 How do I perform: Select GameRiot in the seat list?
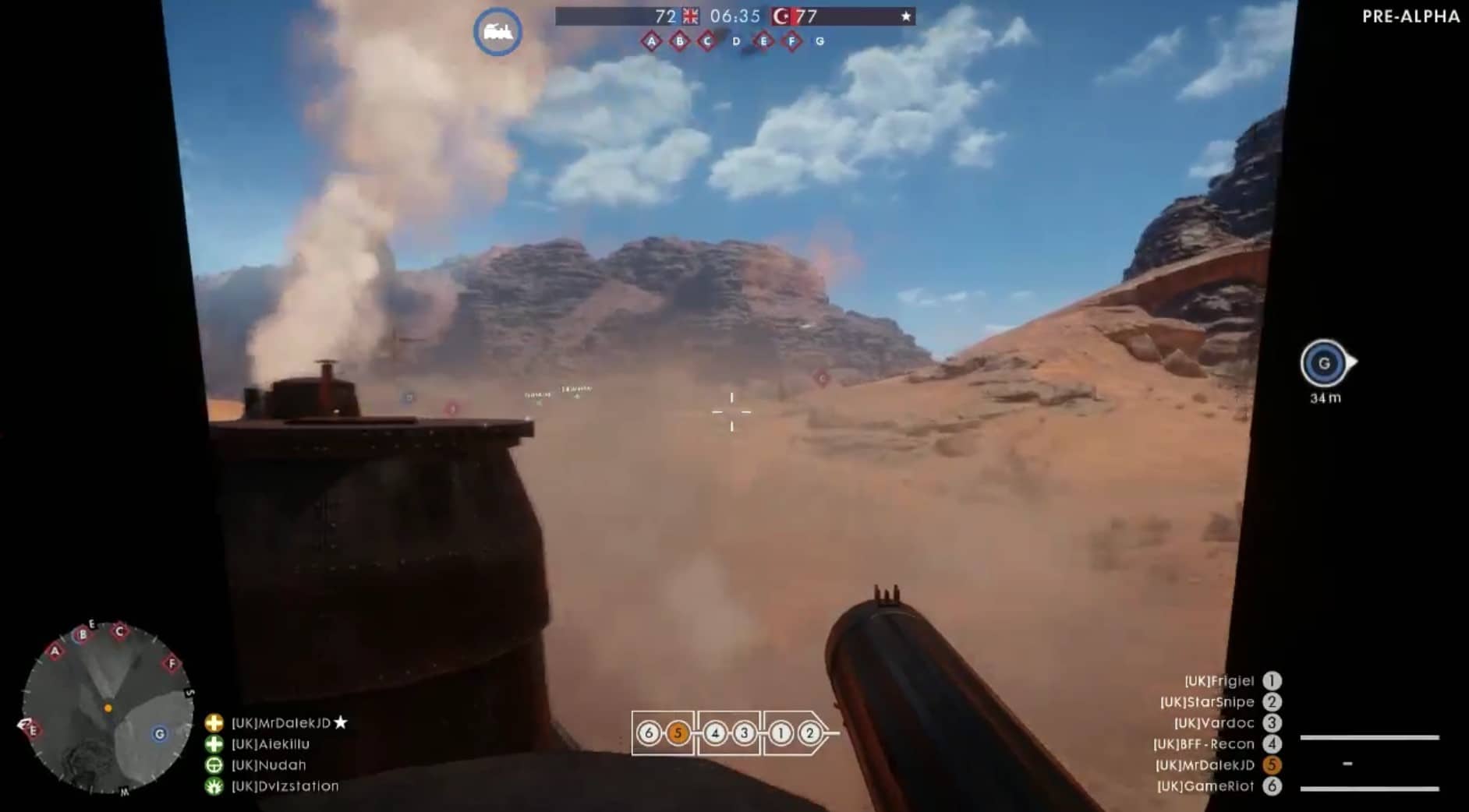1205,786
